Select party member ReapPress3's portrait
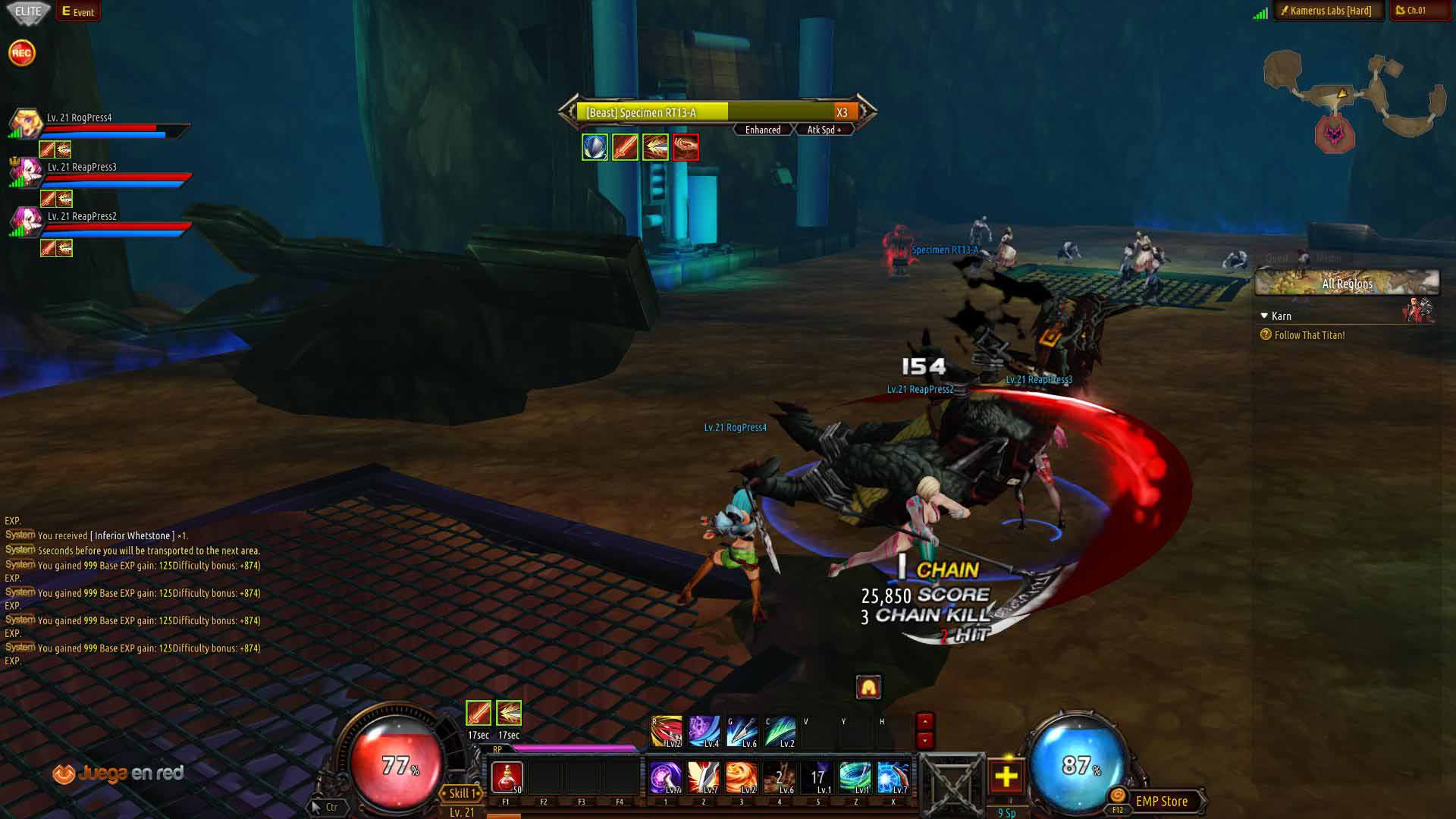The image size is (1456, 819). pos(26,171)
